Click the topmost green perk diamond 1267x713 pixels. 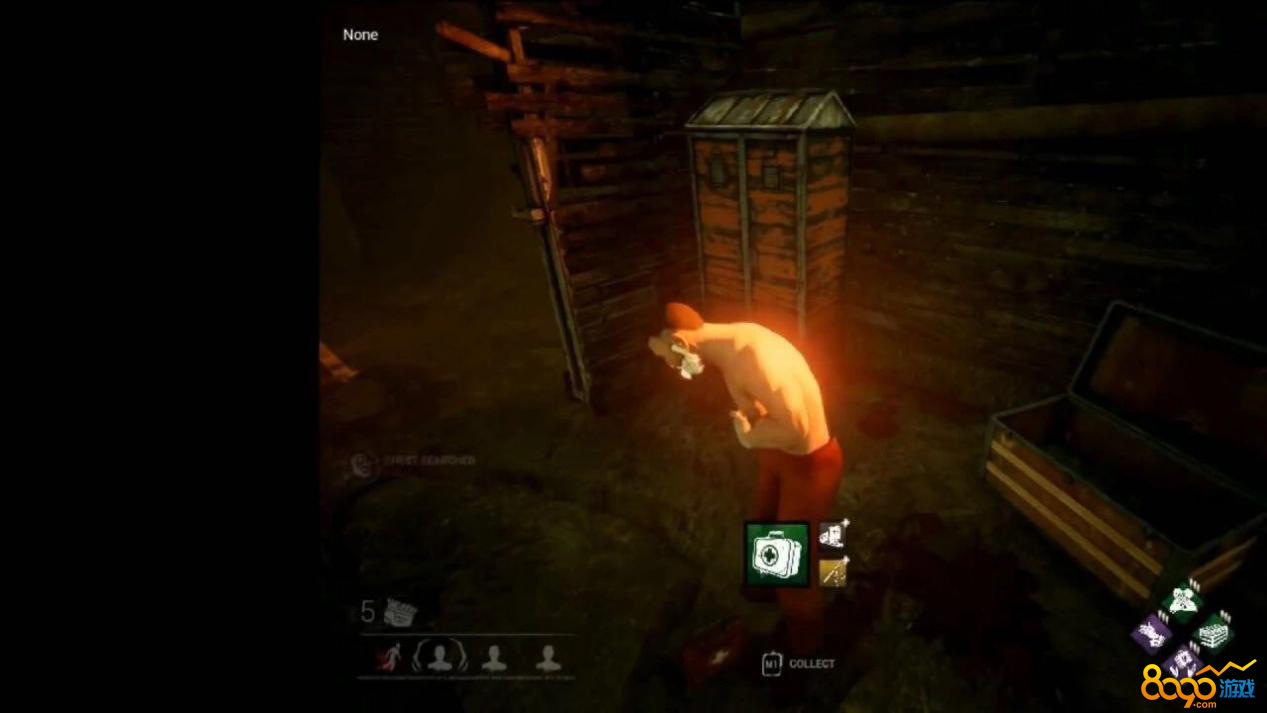point(1183,602)
